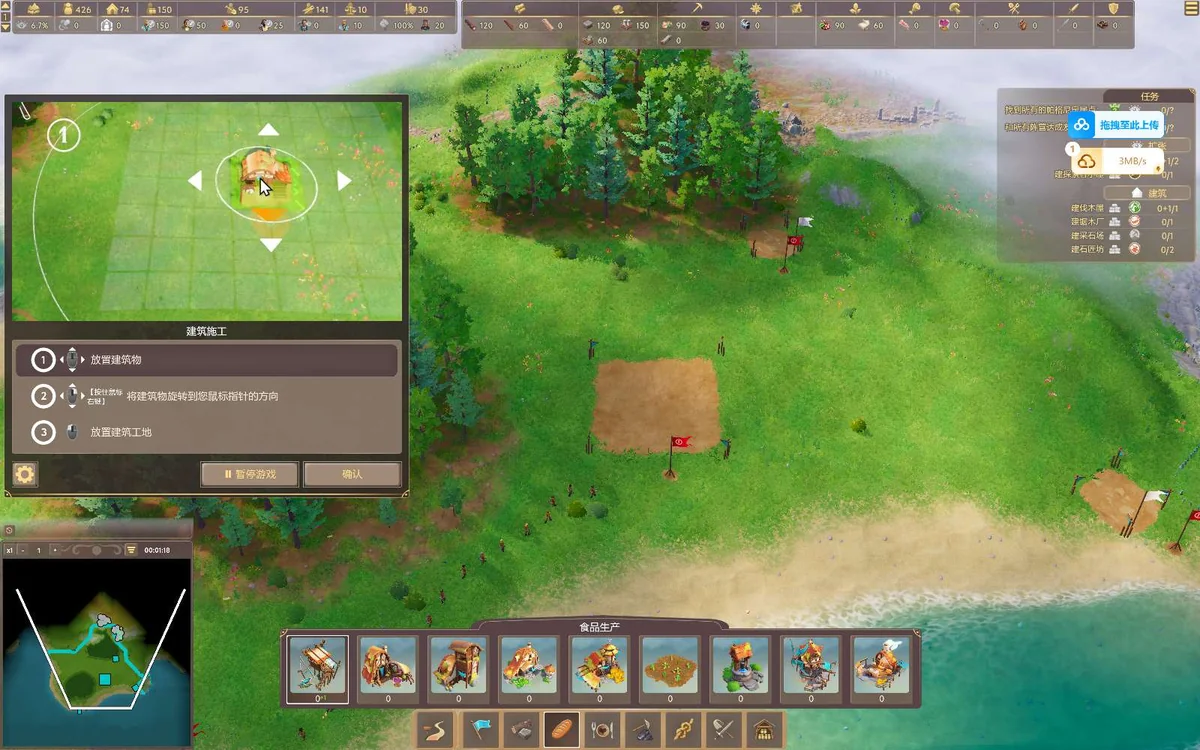Open the wood and stone build category
Viewport: 1200px width, 750px height.
tap(520, 730)
